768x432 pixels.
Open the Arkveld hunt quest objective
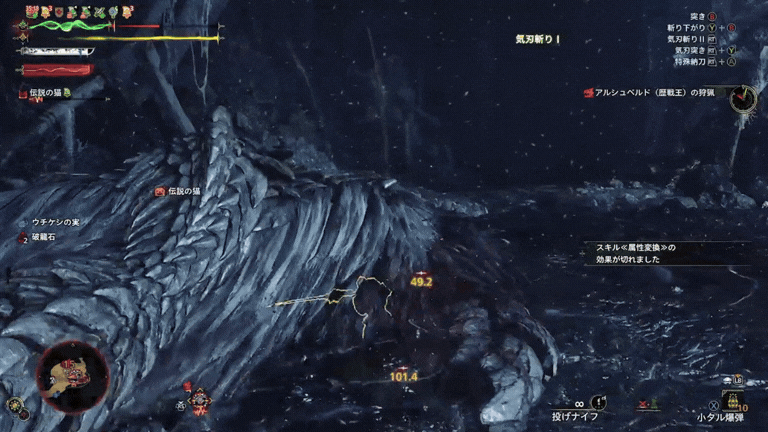656,93
